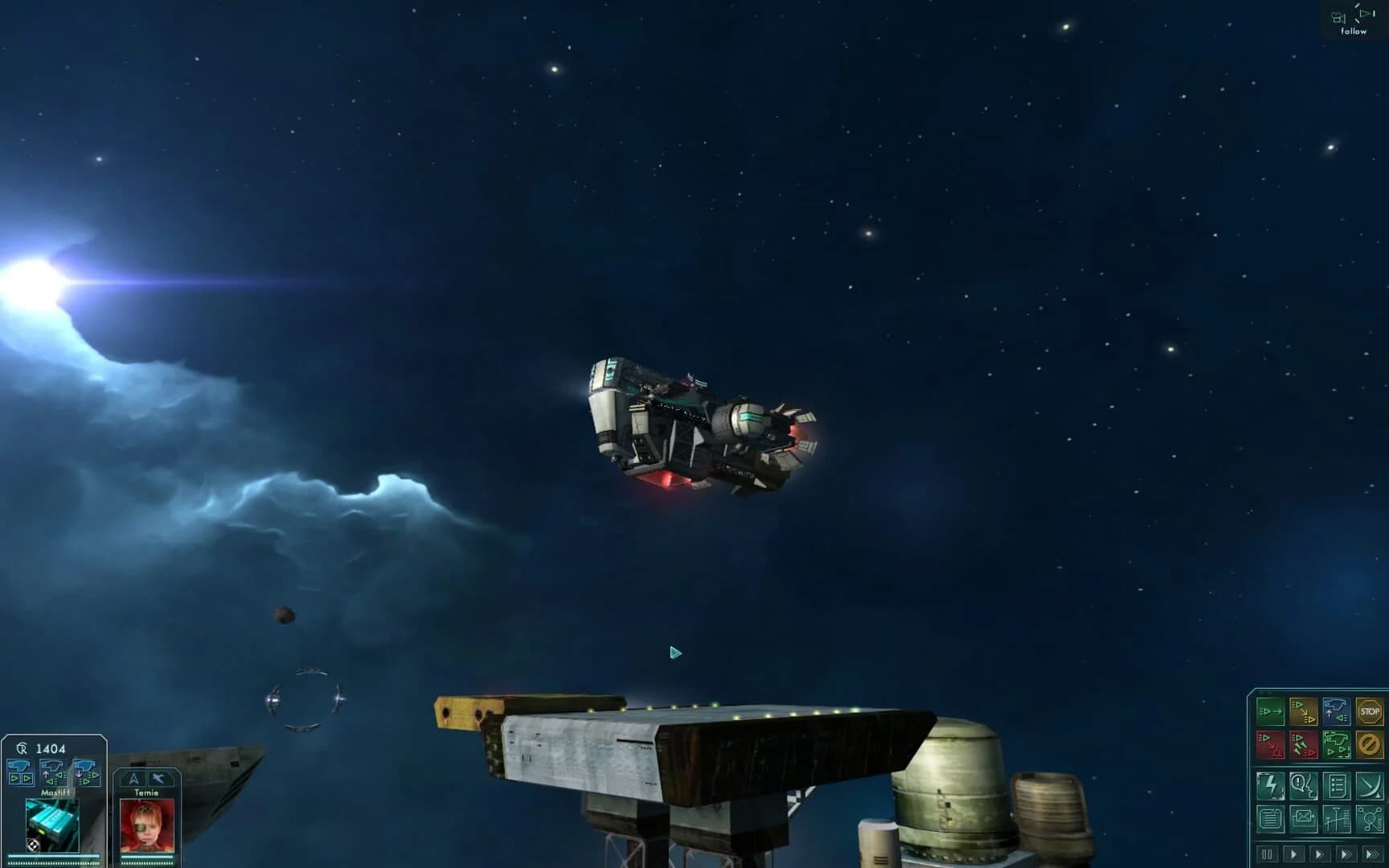Click the Mastiff ship thumbnail
The image size is (1389, 868).
[x=52, y=825]
